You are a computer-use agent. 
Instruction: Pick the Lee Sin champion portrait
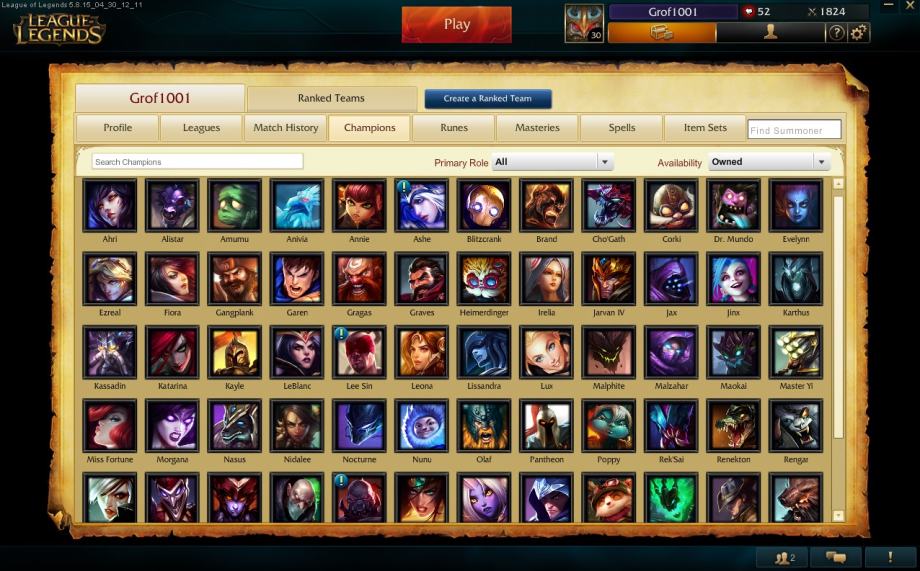point(359,352)
